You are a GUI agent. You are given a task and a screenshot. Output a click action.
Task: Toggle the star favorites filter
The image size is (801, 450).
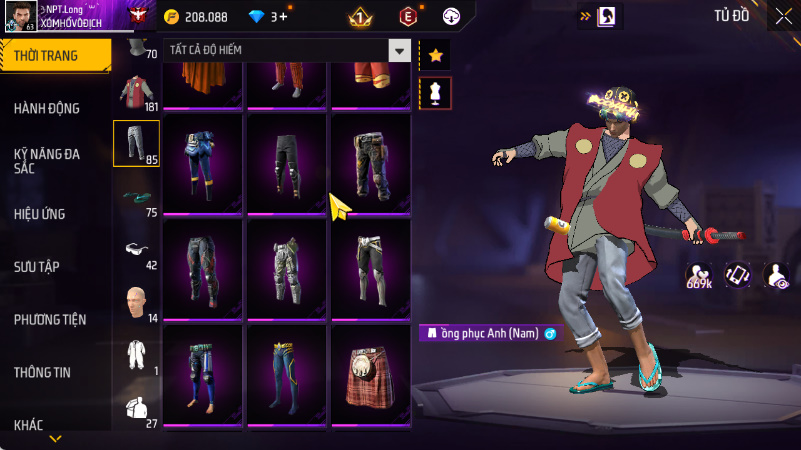click(x=435, y=55)
